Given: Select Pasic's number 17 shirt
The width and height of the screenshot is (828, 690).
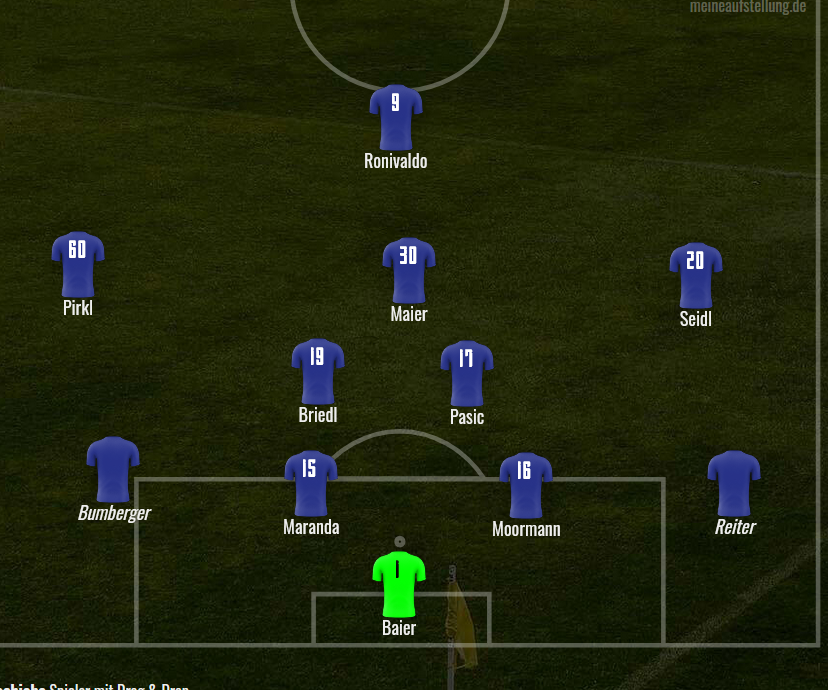Looking at the screenshot, I should coord(467,372).
